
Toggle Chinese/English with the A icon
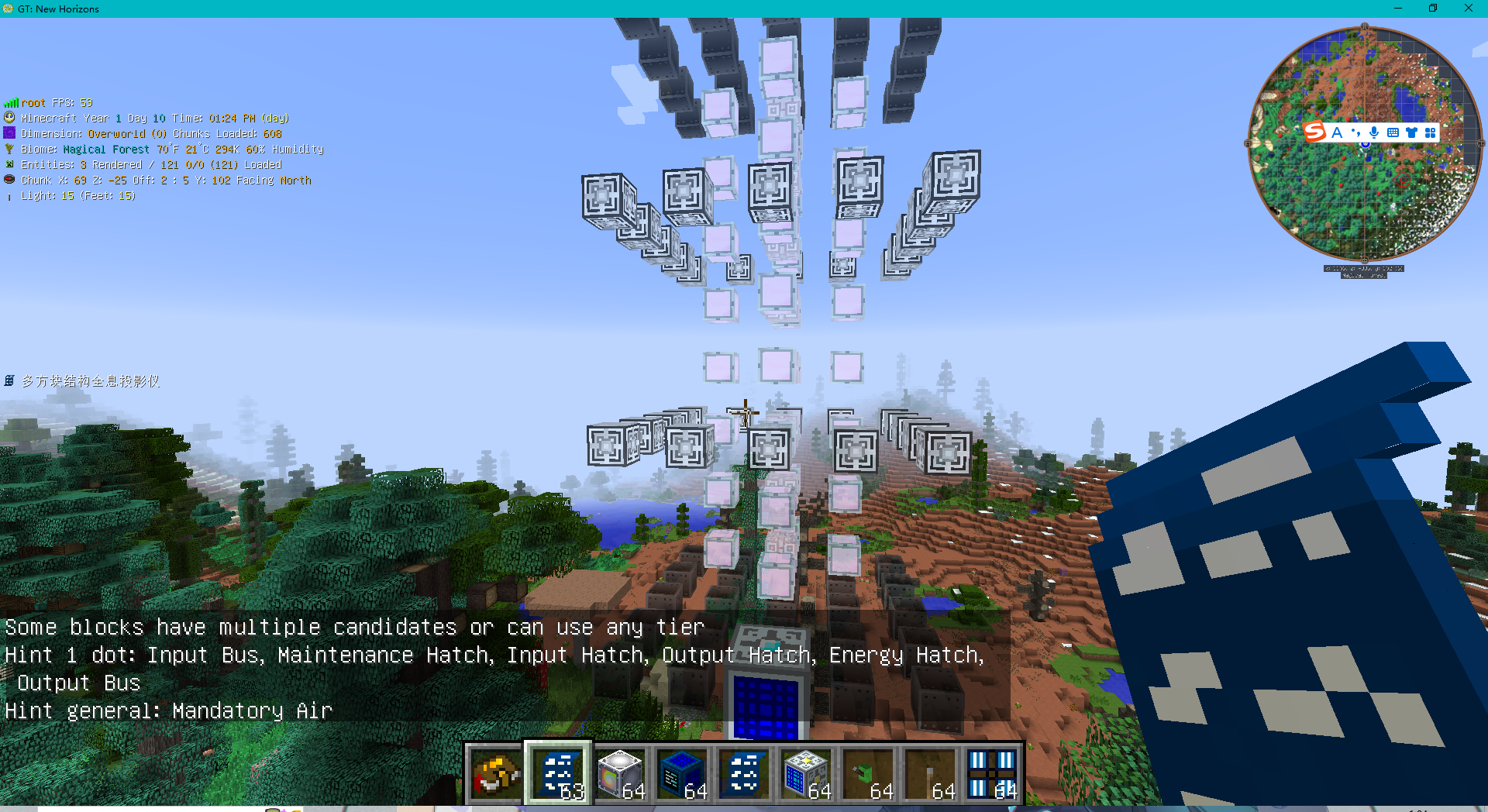point(1336,132)
